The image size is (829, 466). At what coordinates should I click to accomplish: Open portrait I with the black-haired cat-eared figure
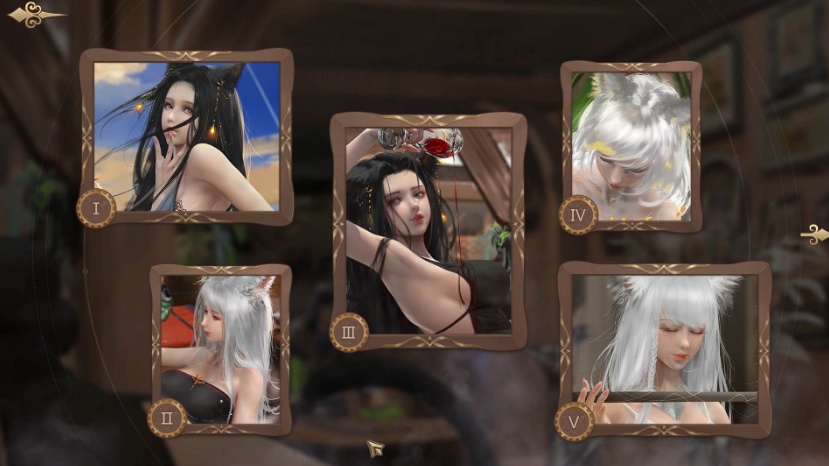tap(187, 136)
